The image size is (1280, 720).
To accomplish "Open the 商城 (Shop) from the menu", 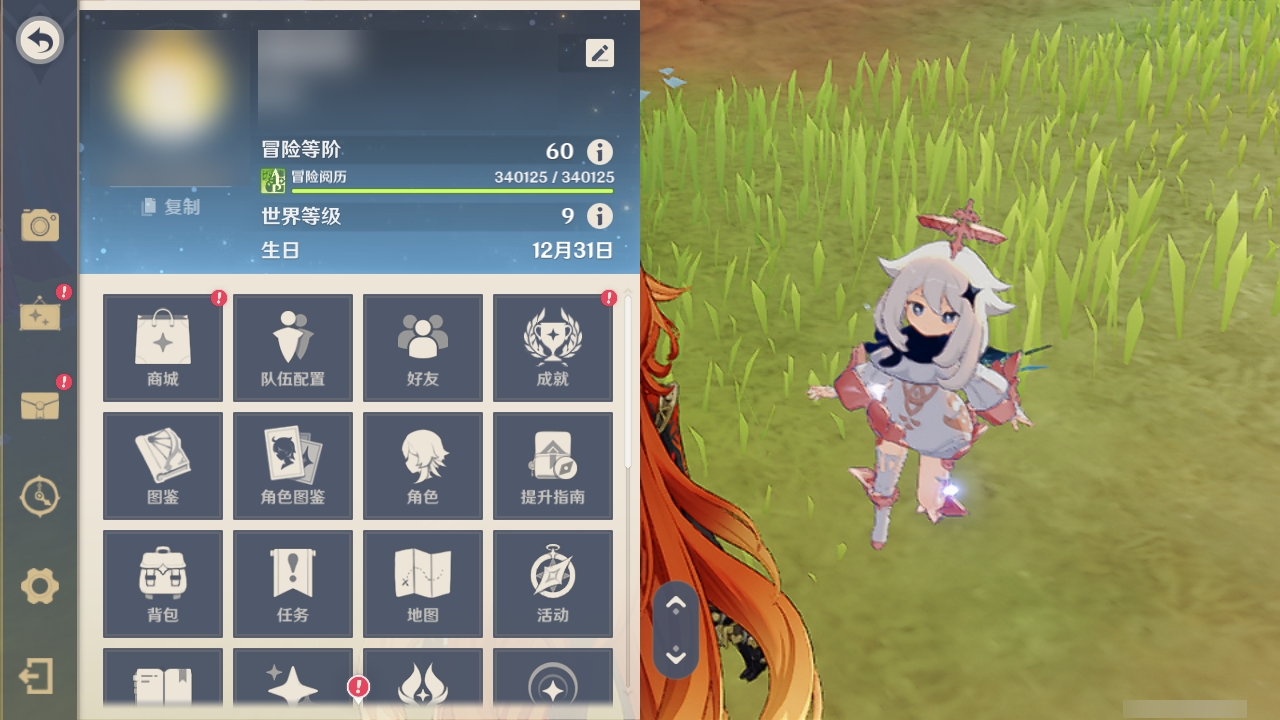I will tap(162, 346).
